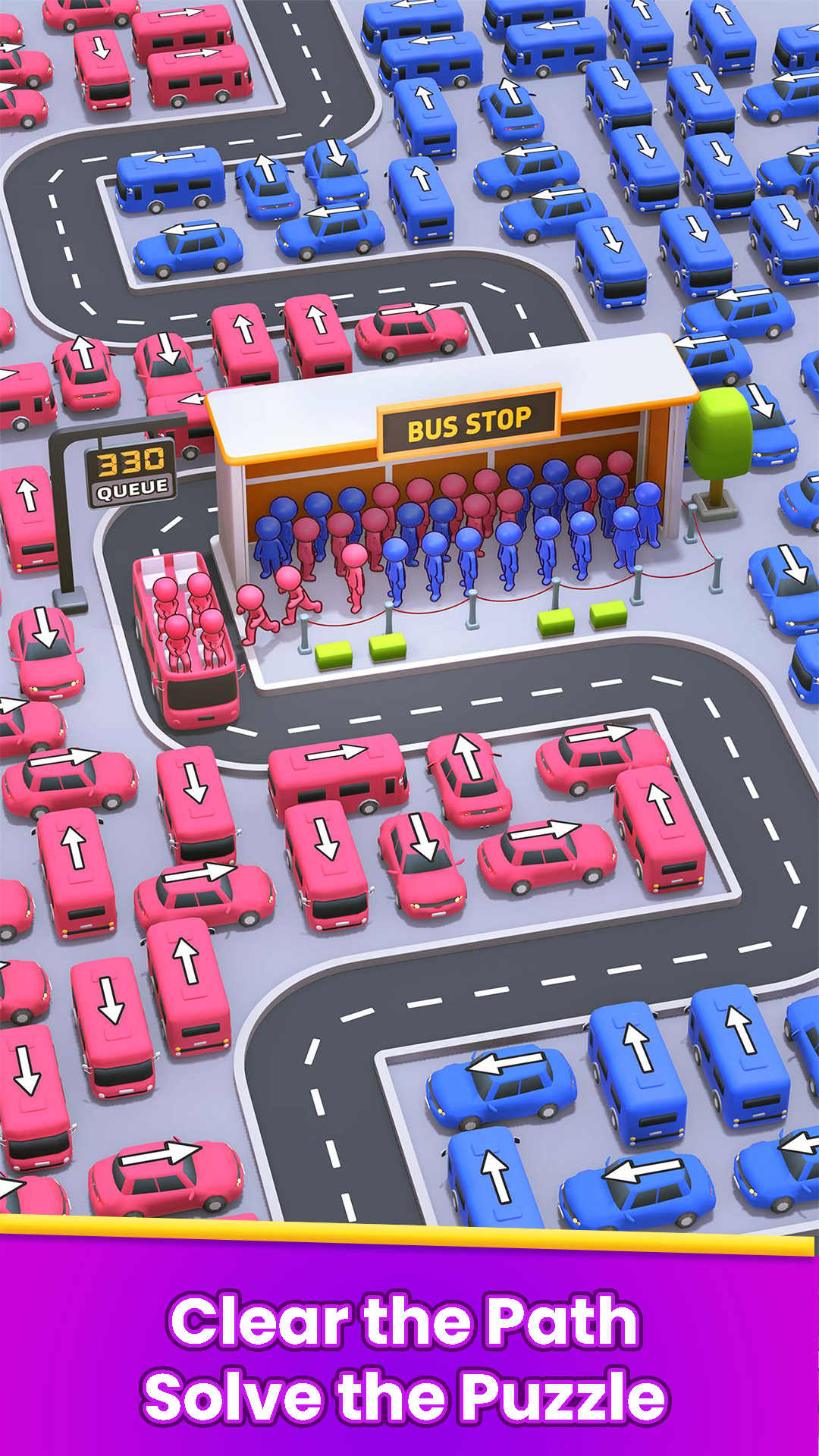
Task: Select the blue bus next to the queue road's top-left corner
Action: (x=170, y=179)
